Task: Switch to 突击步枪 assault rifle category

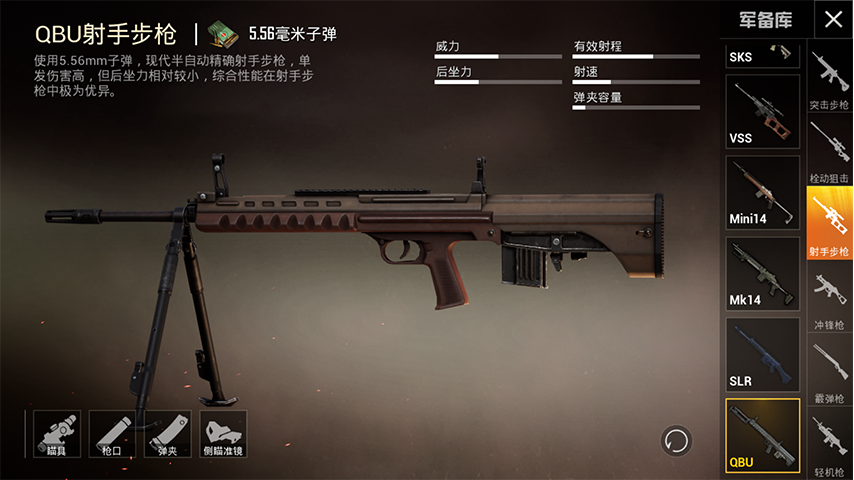Action: pos(830,81)
